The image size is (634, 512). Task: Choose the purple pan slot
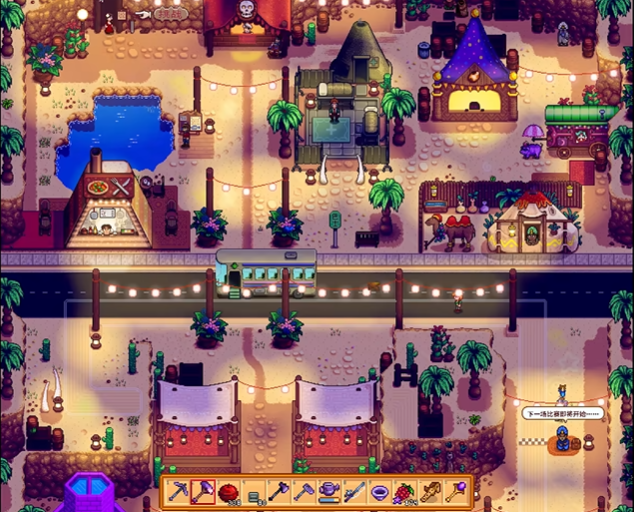point(379,492)
